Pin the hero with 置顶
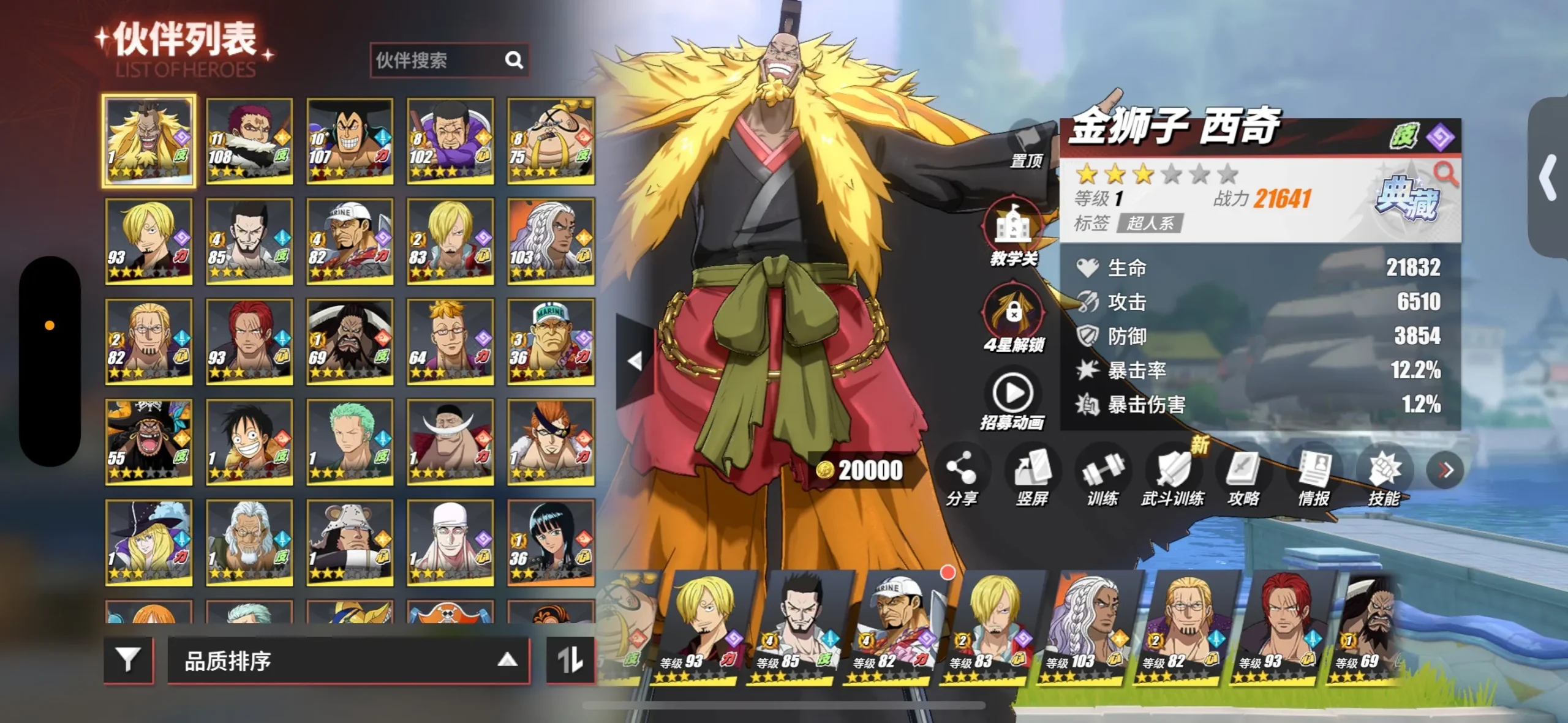 click(x=1026, y=147)
